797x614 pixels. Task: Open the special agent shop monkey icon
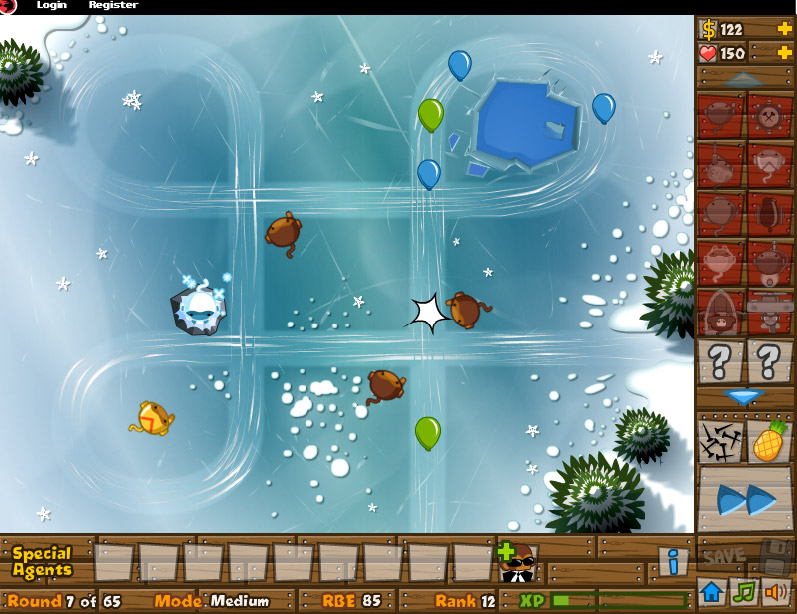coord(517,562)
